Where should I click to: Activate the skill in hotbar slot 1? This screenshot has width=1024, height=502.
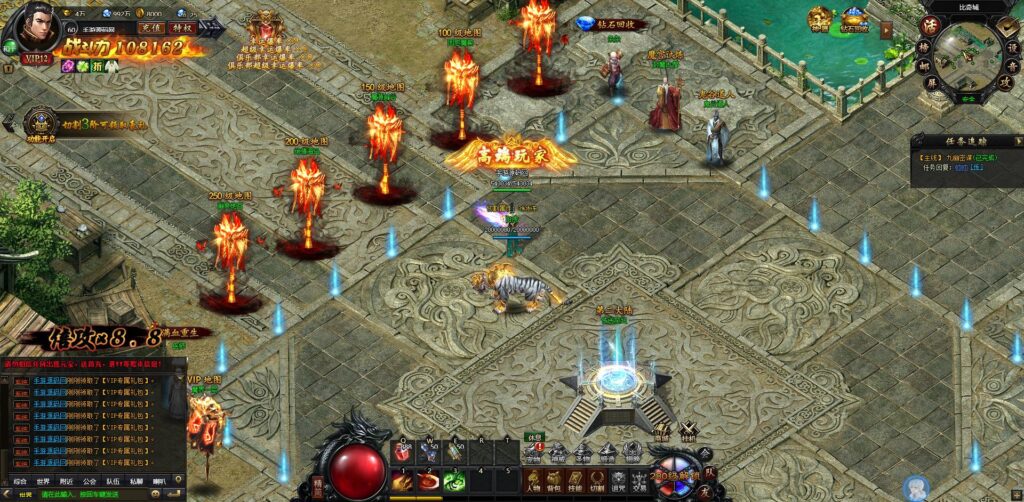pos(402,480)
